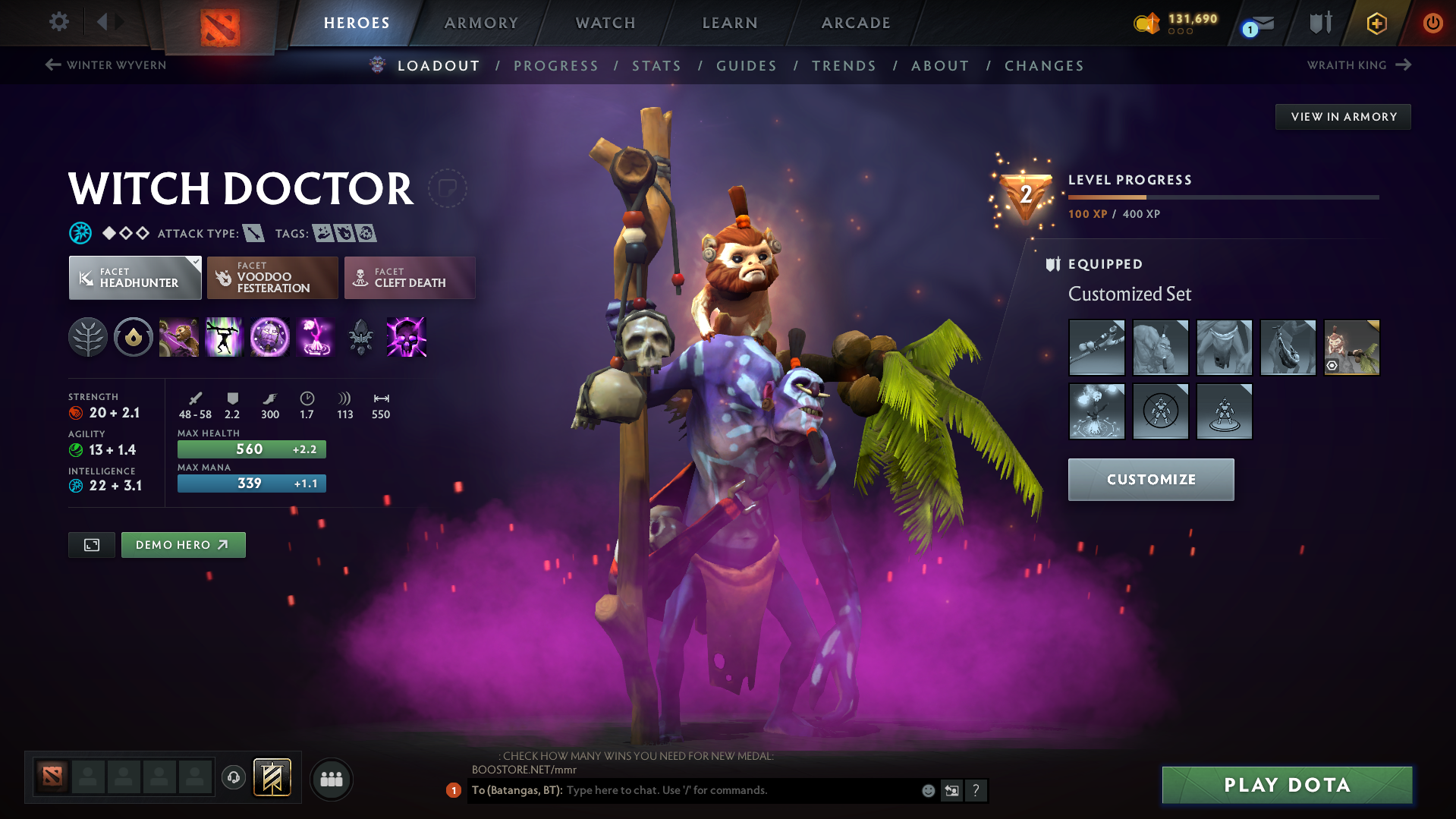
Task: Open the emoticon picker in the chat bar
Action: point(928,790)
